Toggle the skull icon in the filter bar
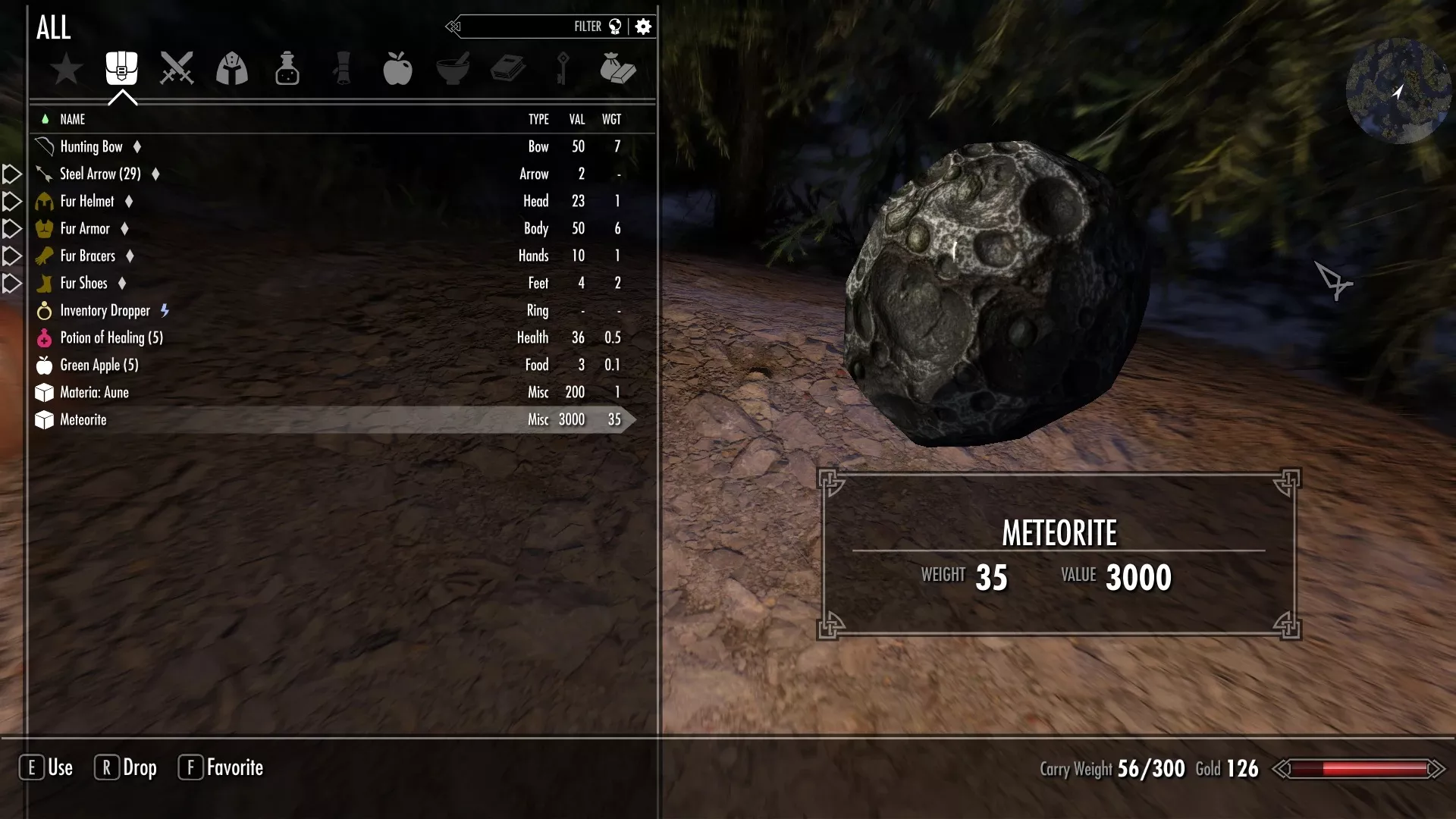 [615, 26]
